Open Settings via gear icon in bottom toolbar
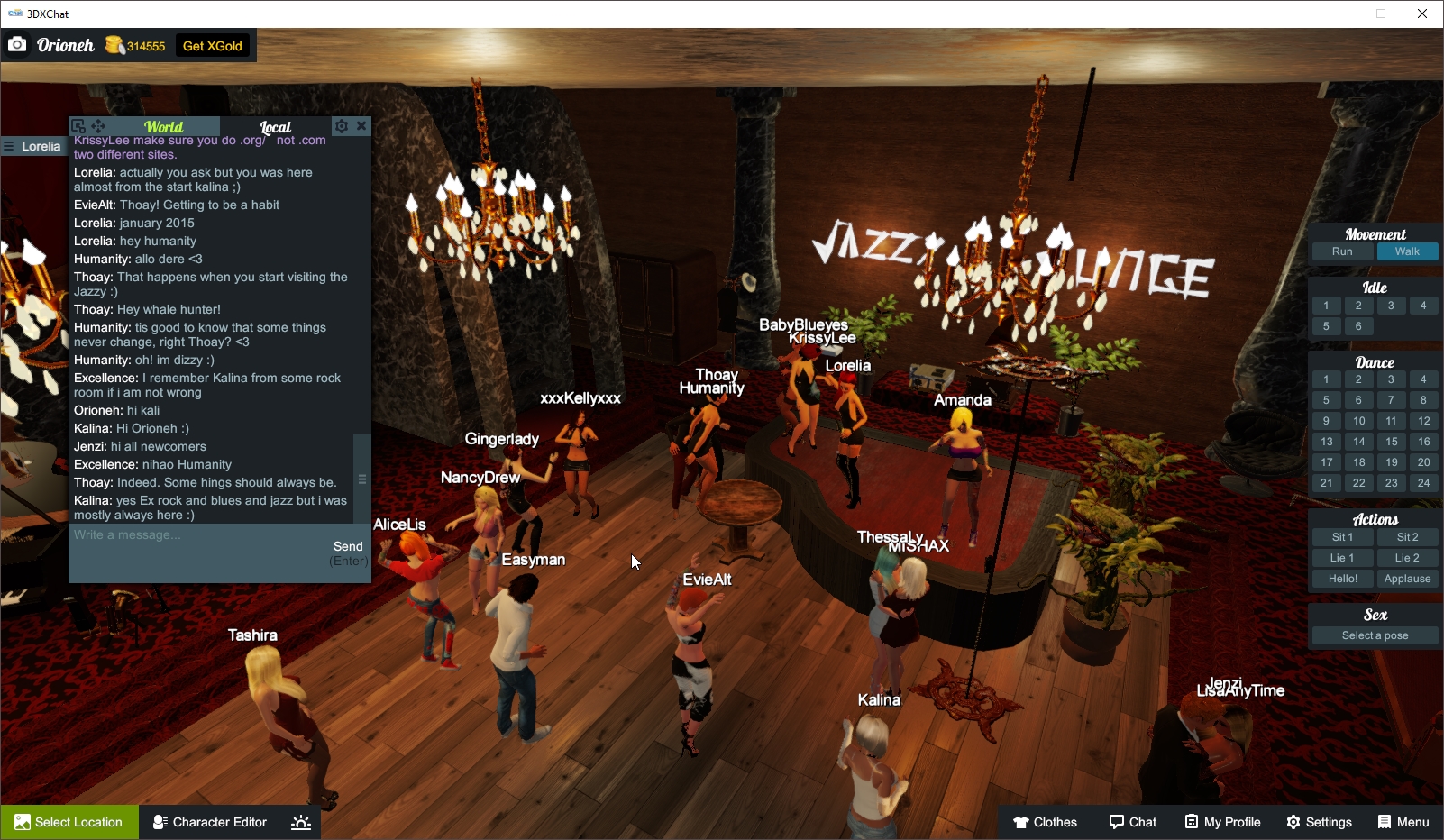The height and width of the screenshot is (840, 1444). pyautogui.click(x=1319, y=821)
